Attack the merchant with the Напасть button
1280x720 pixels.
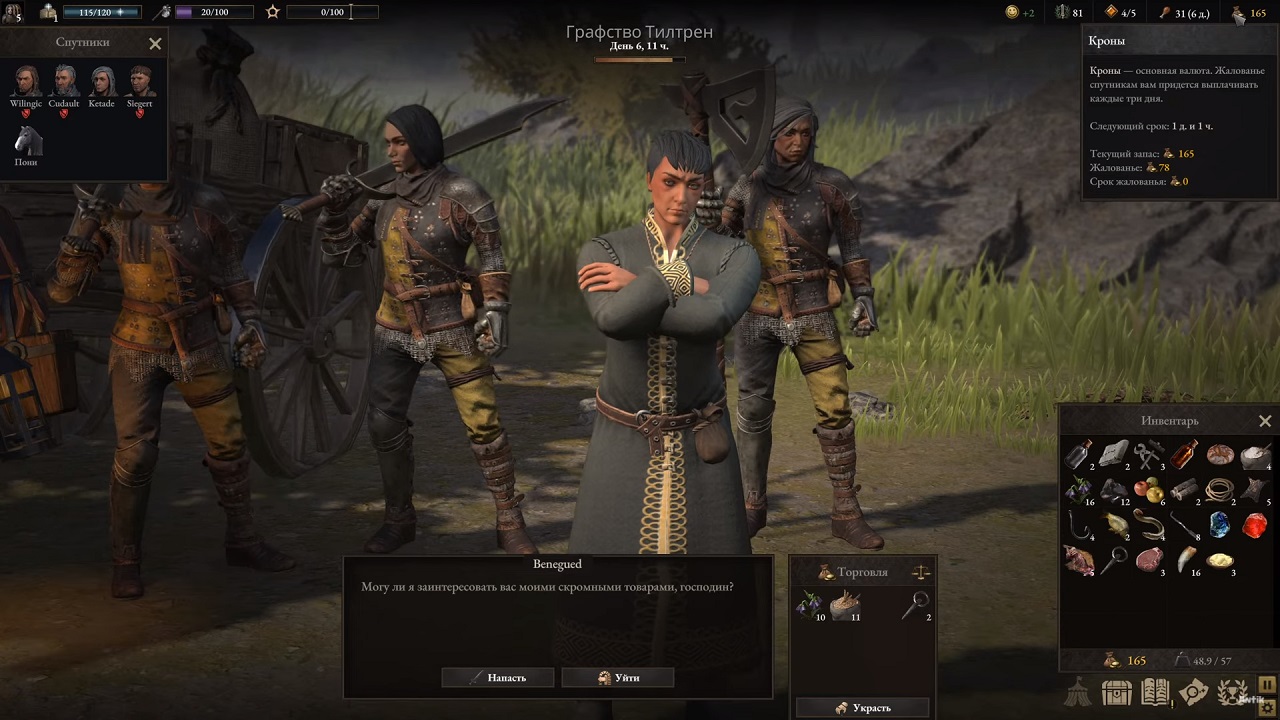click(x=498, y=678)
